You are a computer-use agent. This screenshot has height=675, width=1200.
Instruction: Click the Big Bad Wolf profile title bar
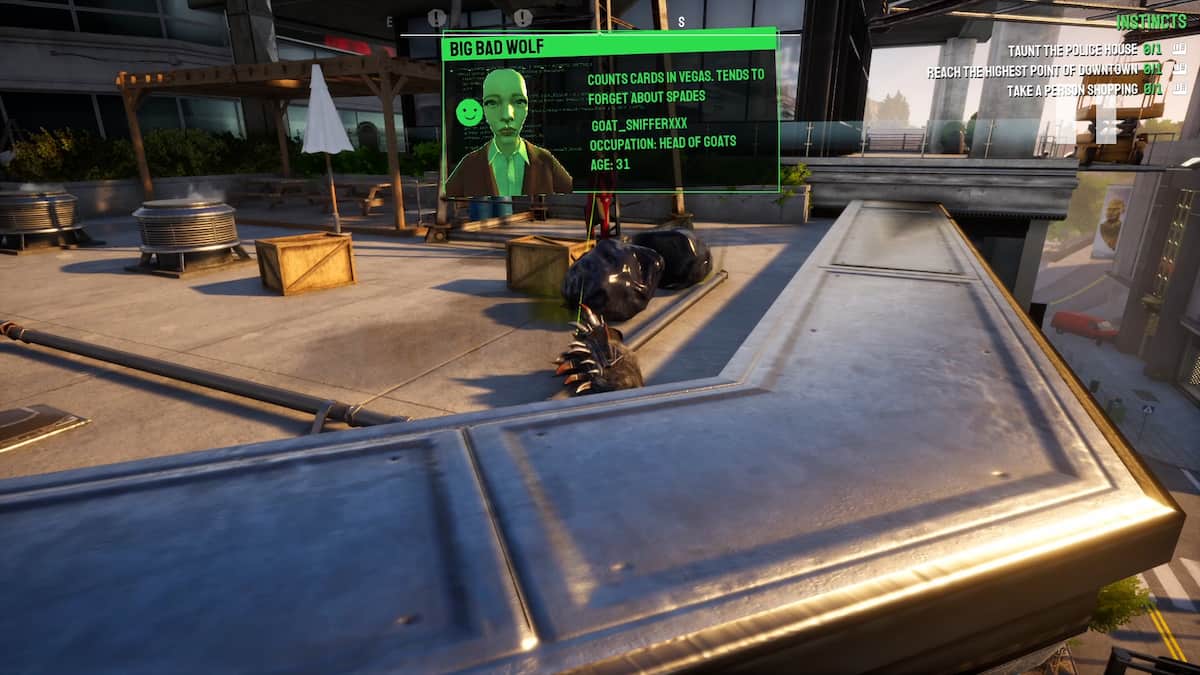609,46
